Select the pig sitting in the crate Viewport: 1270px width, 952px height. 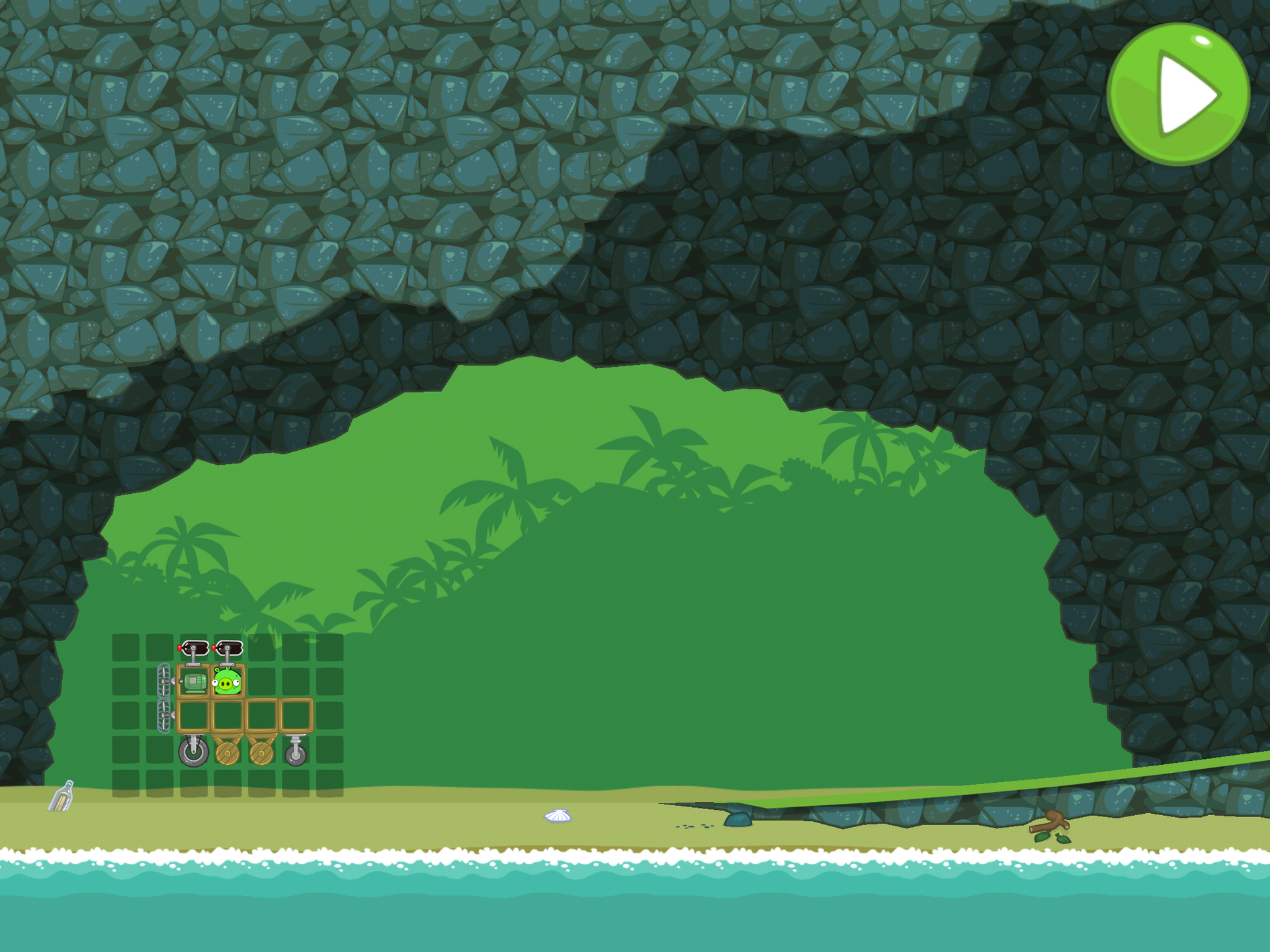click(227, 682)
